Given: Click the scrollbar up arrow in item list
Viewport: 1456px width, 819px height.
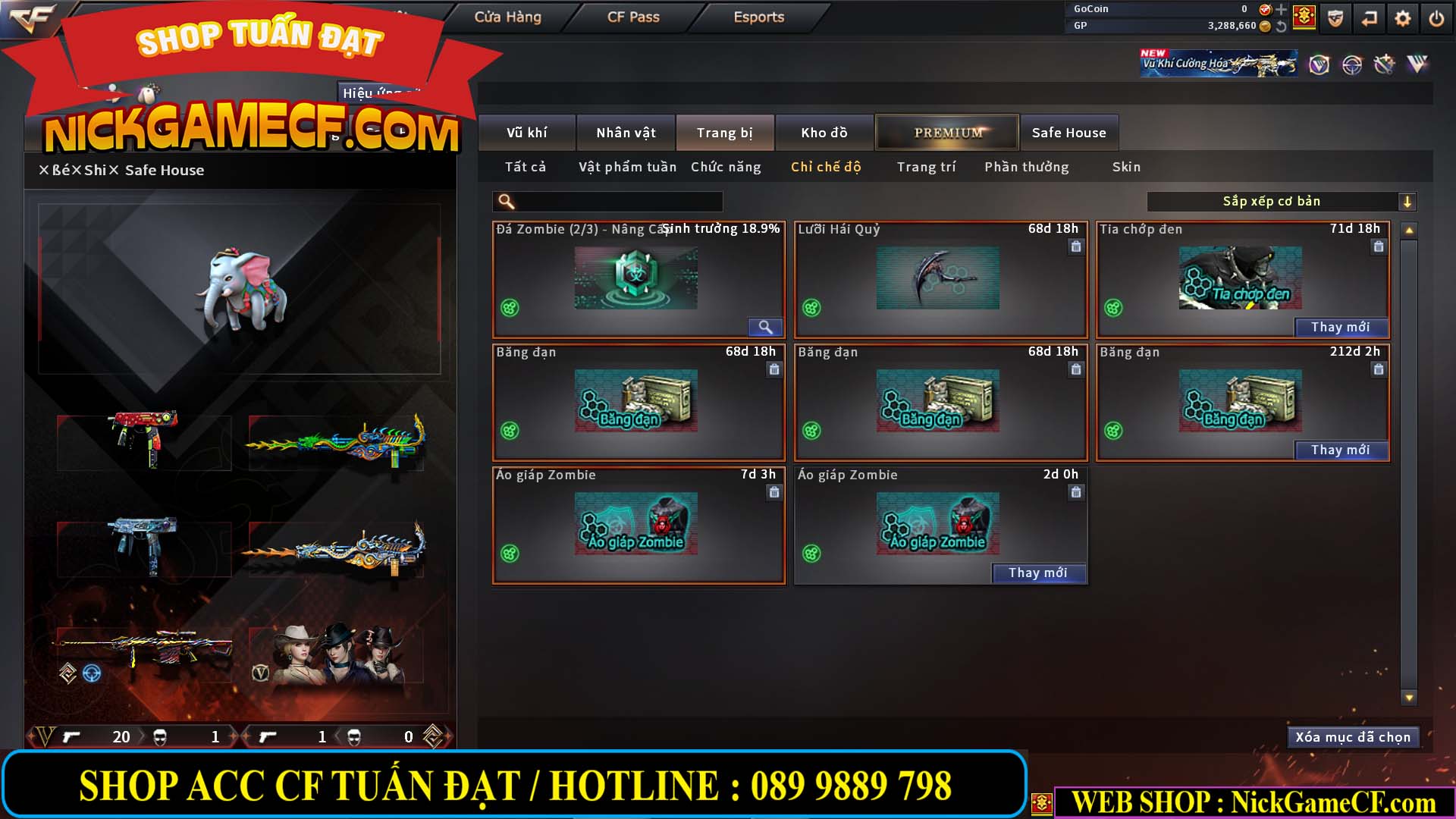Looking at the screenshot, I should point(1408,229).
